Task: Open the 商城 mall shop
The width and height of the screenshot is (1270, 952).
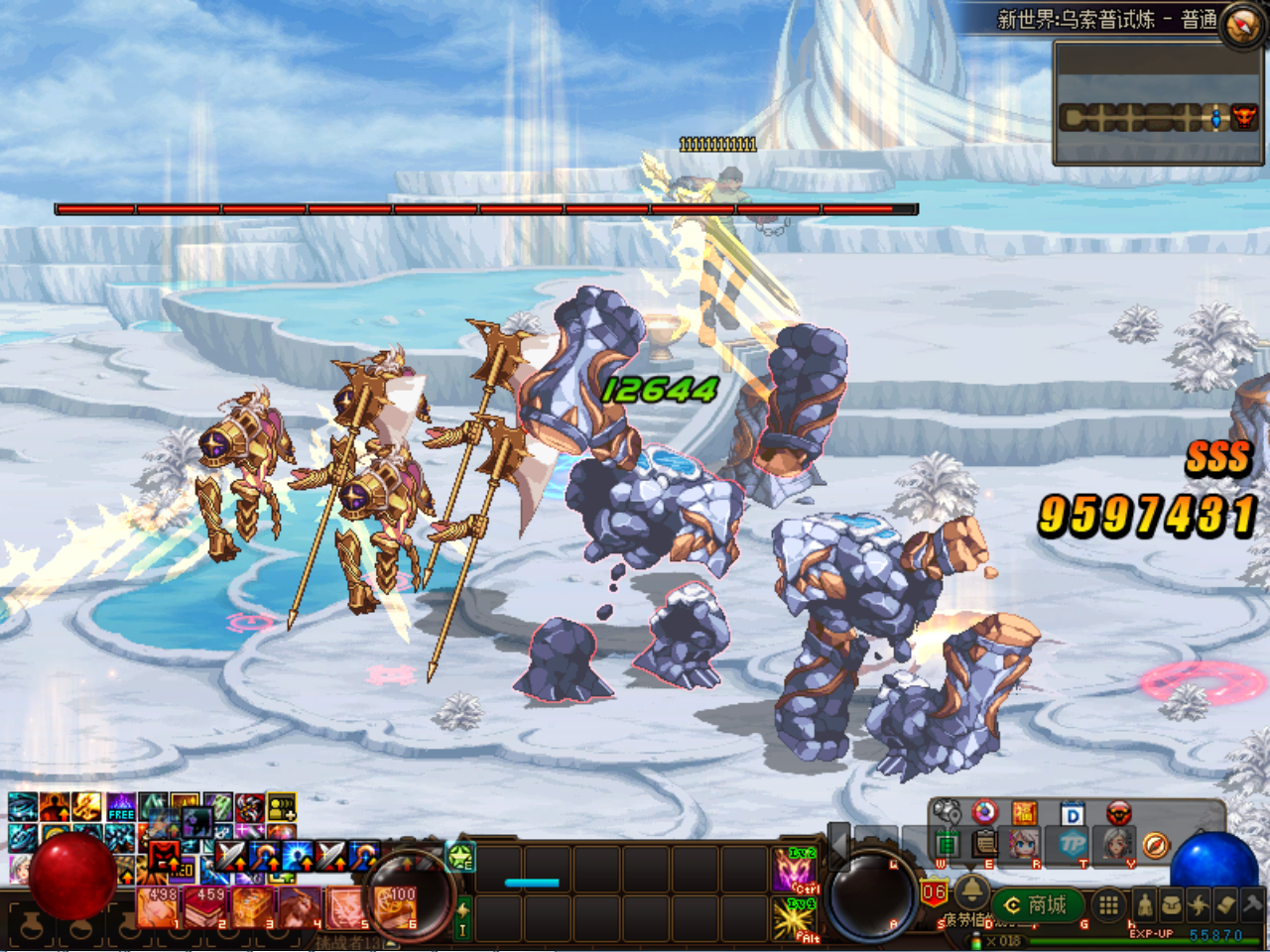Action: pos(1040,904)
